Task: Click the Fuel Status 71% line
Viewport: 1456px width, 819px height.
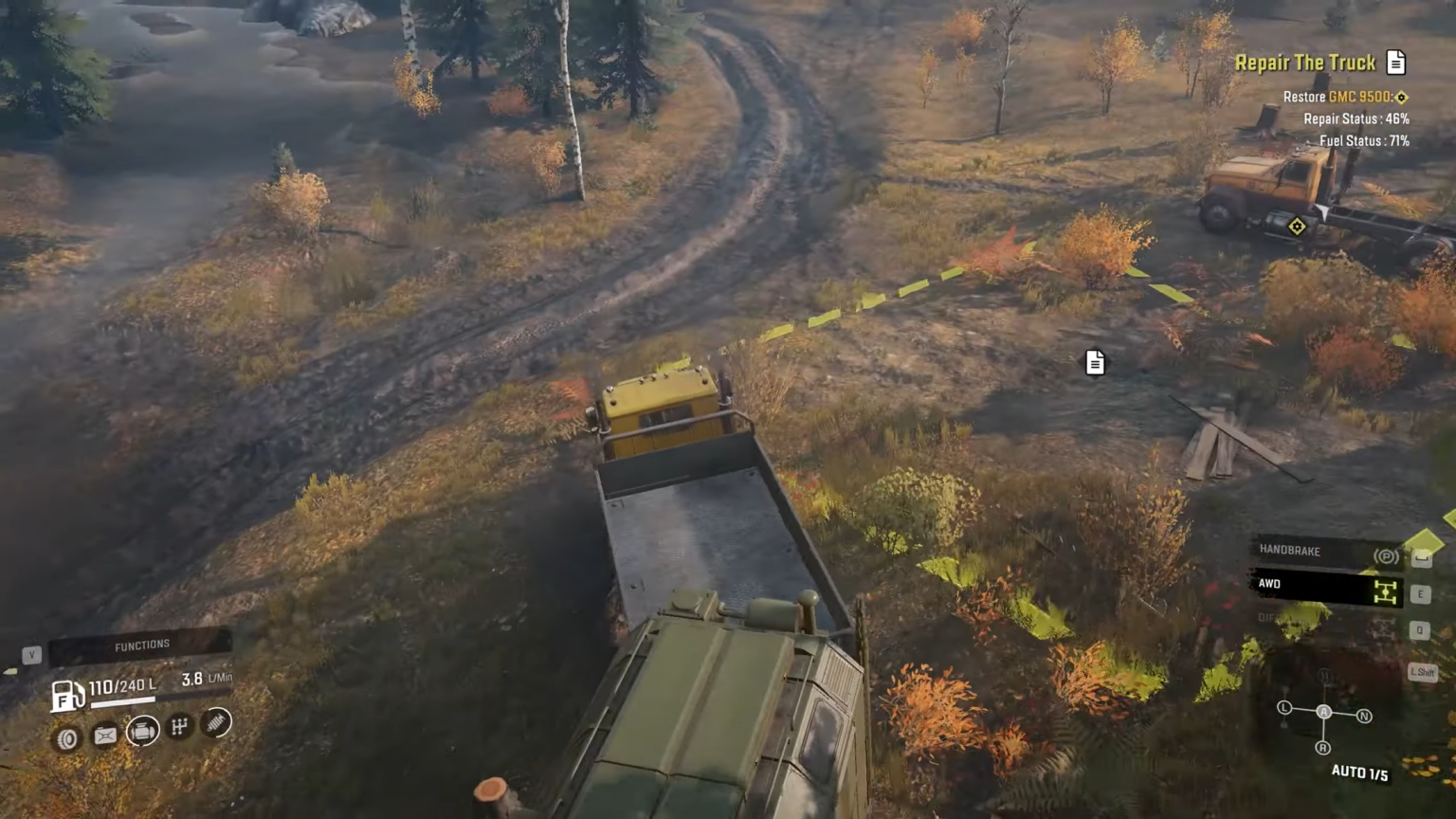Action: pyautogui.click(x=1362, y=139)
